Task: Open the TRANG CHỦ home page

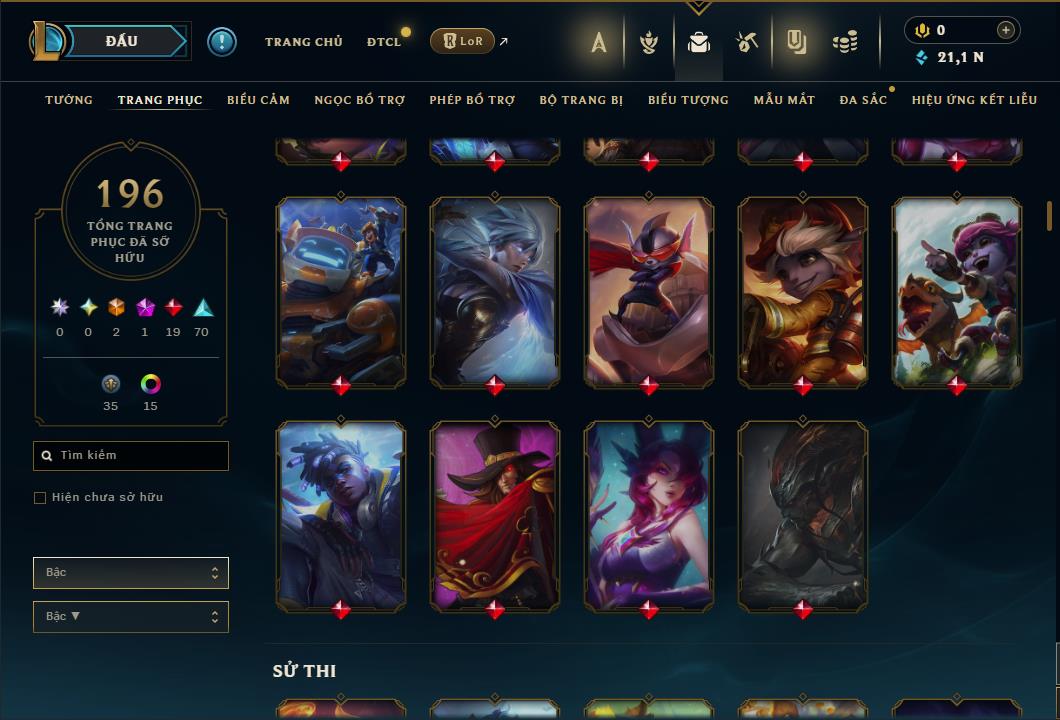Action: 304,42
